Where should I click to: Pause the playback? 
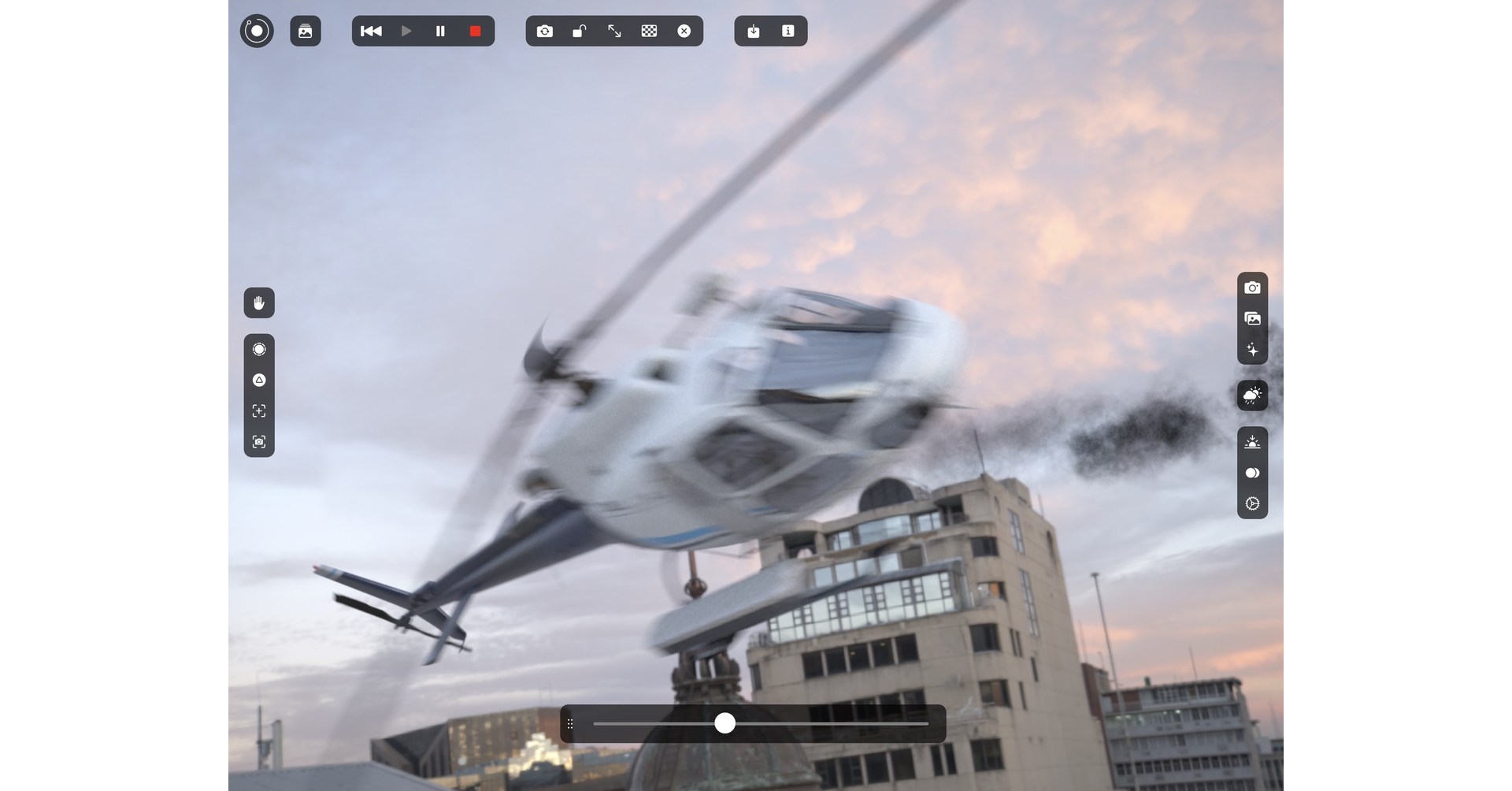[x=440, y=31]
